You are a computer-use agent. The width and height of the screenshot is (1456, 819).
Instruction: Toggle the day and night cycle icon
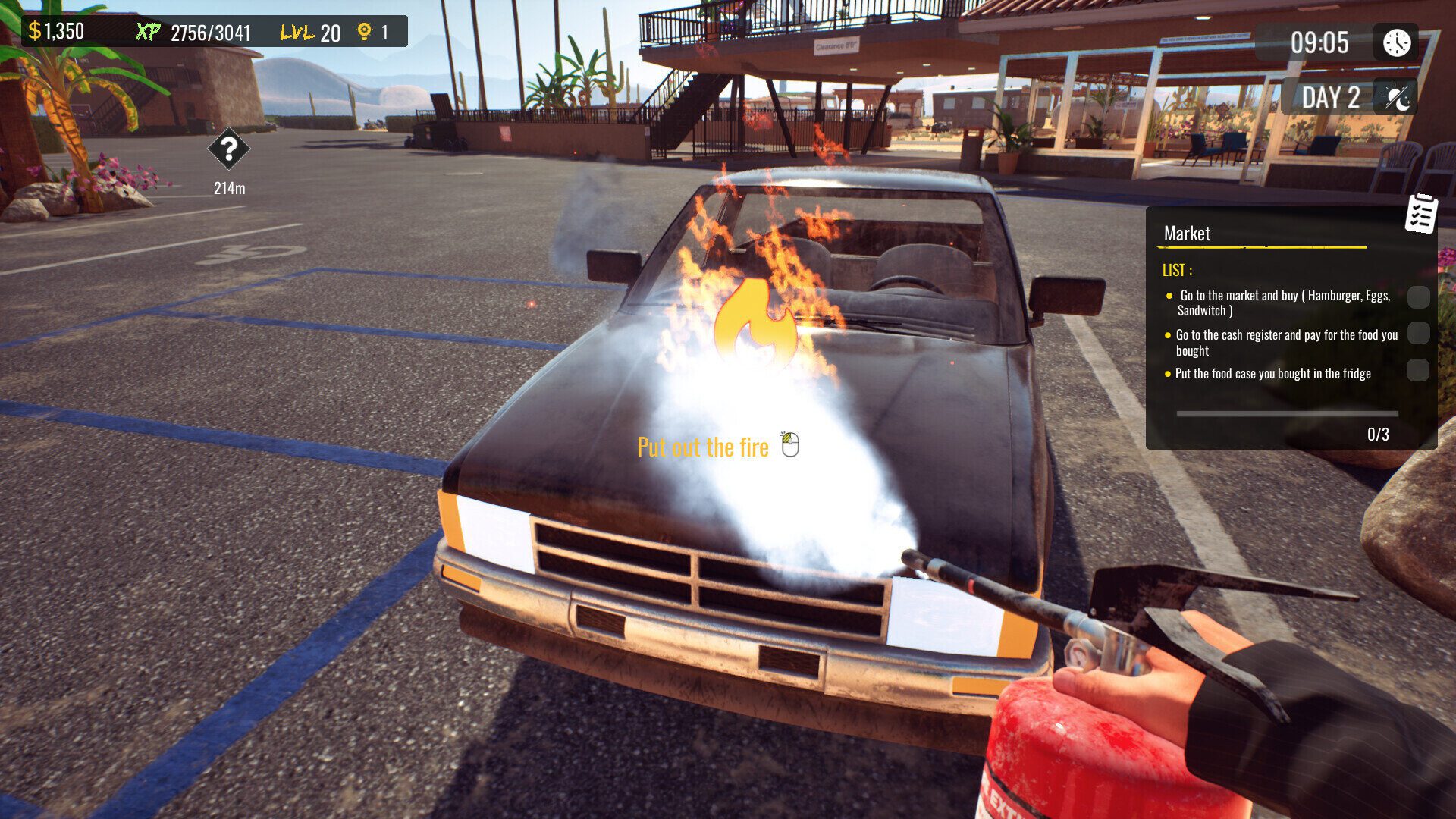click(x=1396, y=98)
